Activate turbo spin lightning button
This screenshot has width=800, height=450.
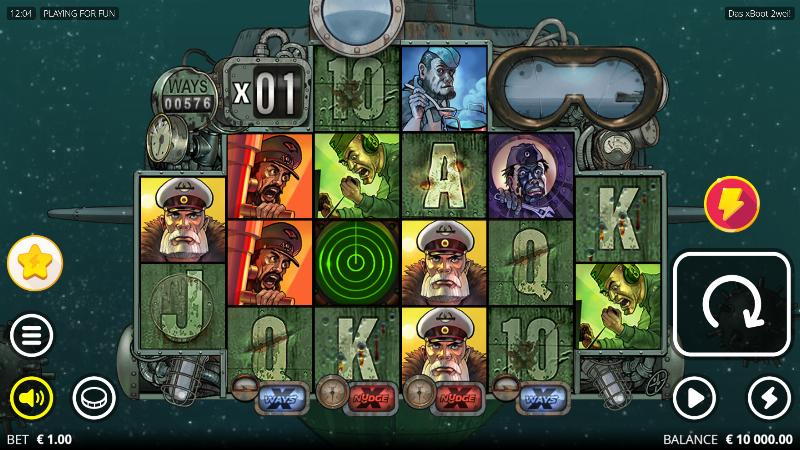coord(768,399)
